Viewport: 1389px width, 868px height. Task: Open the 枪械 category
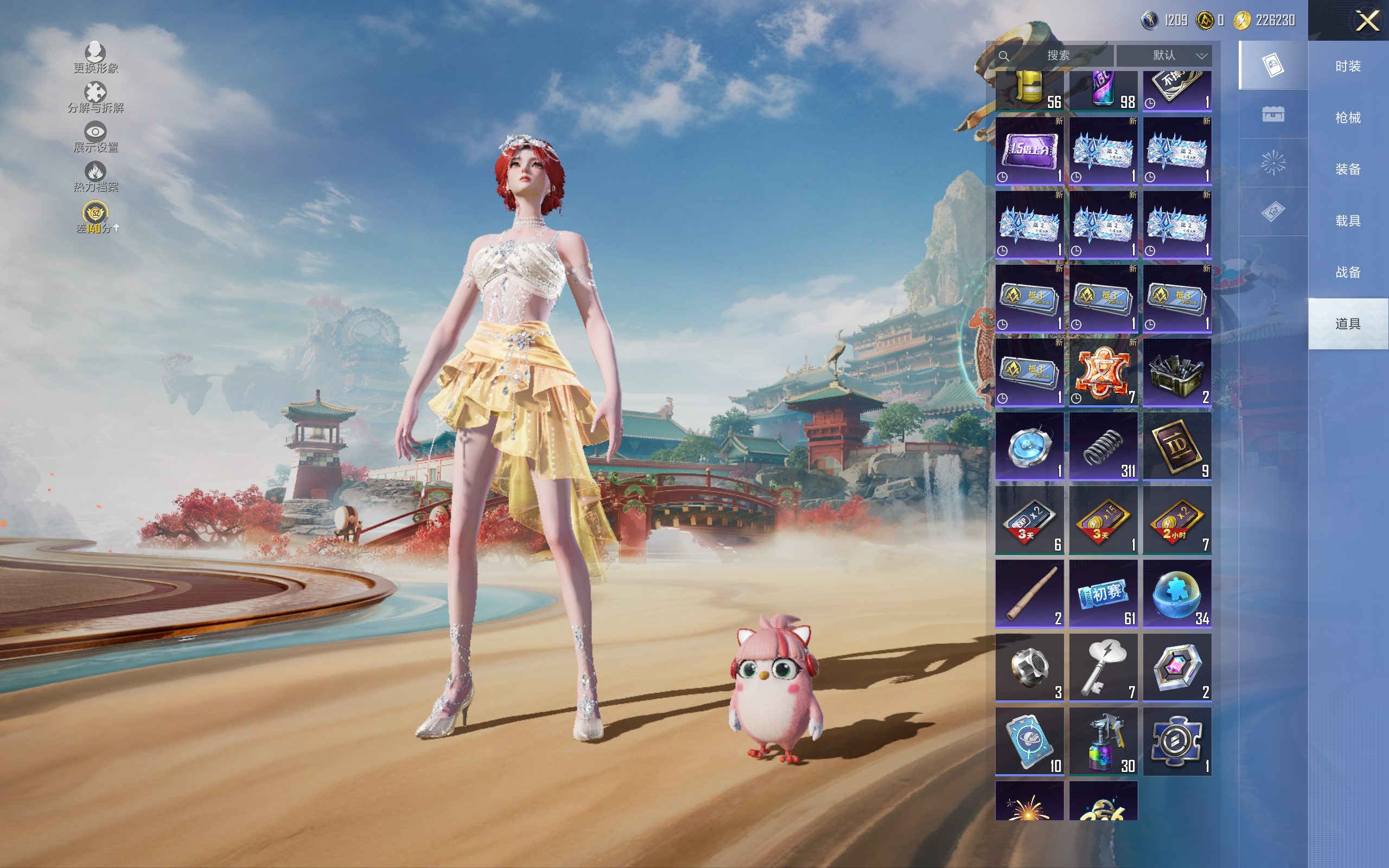(x=1347, y=118)
